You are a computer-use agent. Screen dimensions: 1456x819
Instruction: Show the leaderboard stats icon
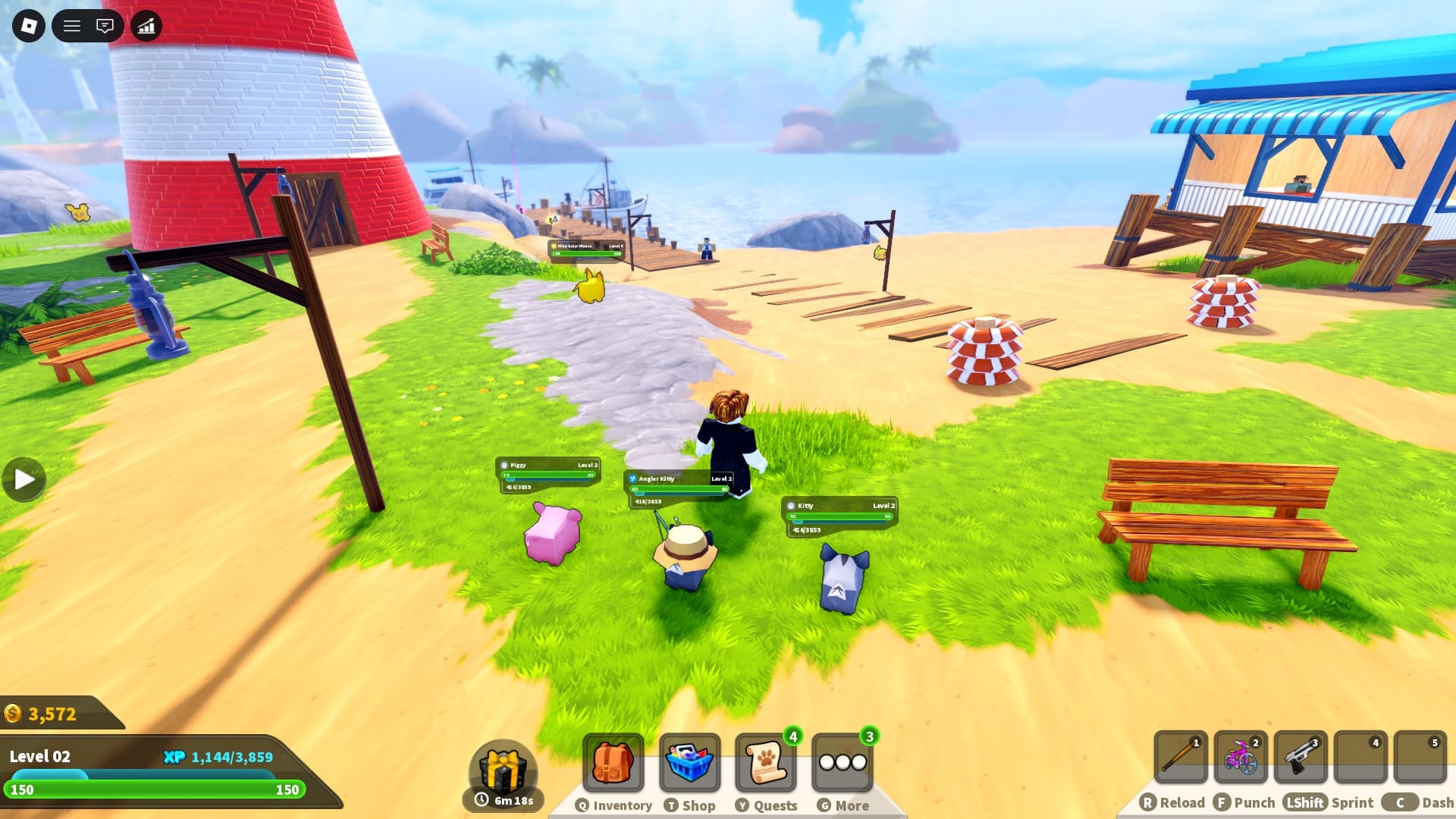pos(146,27)
